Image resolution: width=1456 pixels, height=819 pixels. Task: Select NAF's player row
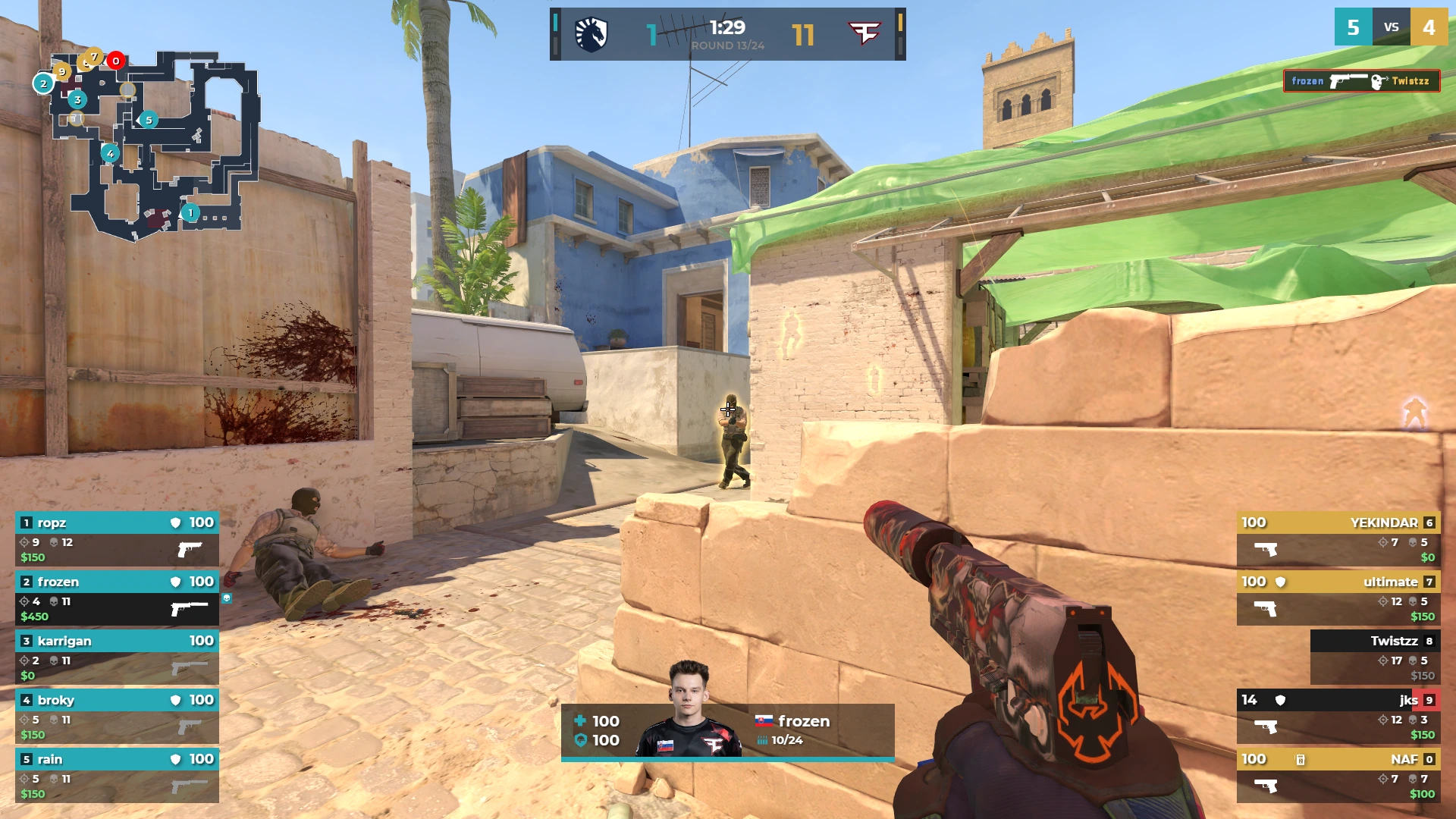click(1338, 775)
